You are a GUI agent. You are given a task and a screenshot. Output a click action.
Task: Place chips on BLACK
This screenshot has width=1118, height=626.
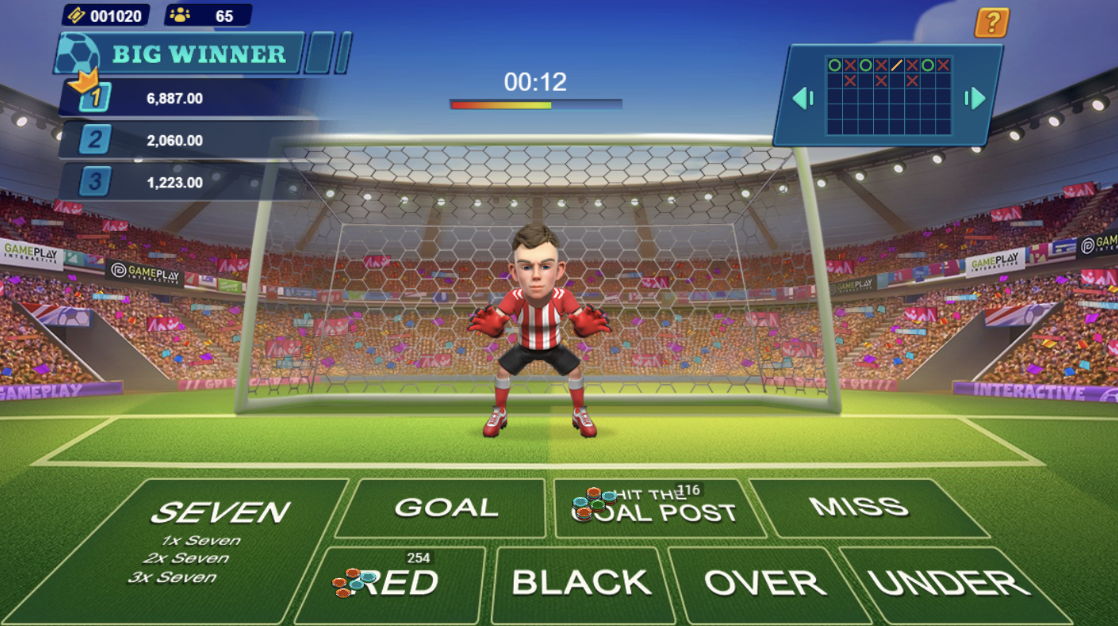(580, 583)
